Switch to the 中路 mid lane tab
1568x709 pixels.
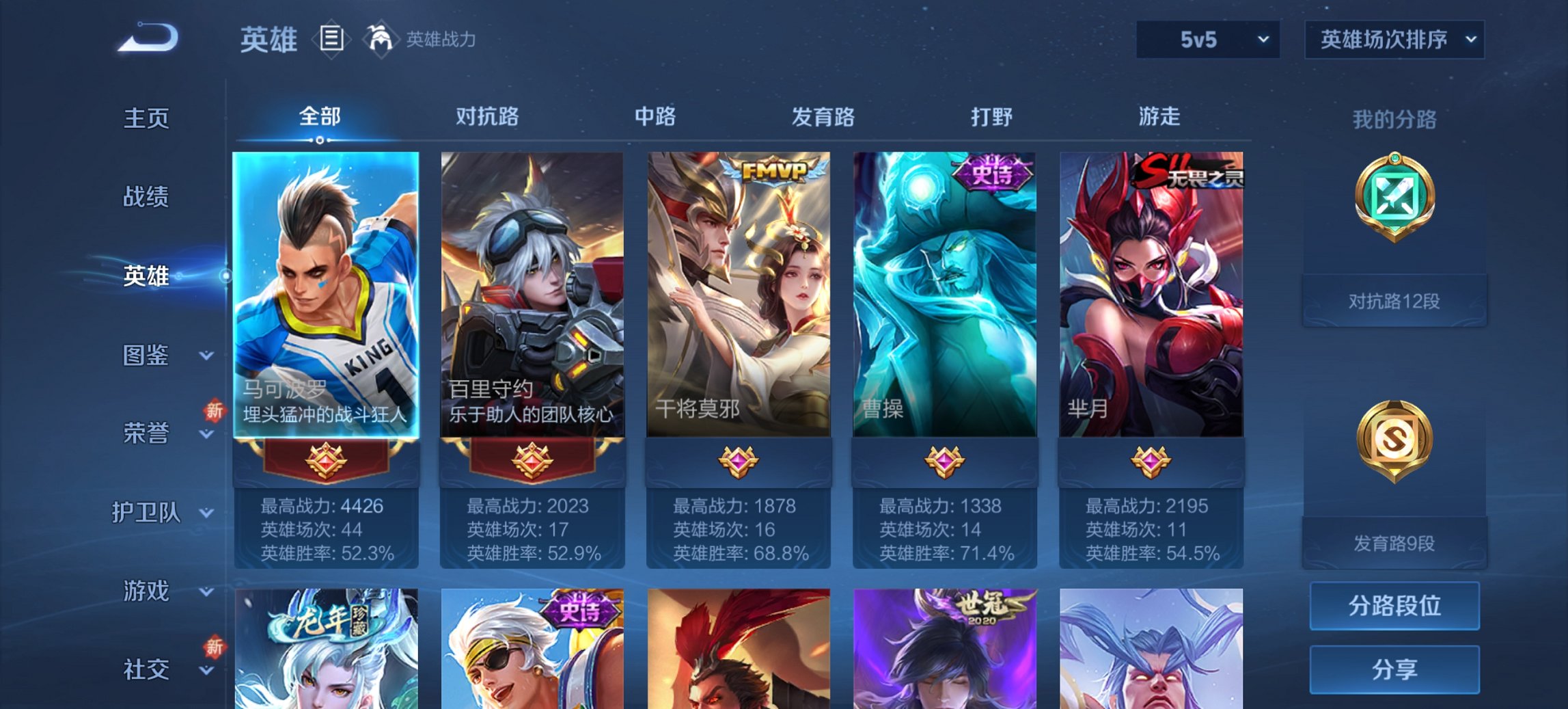(x=655, y=117)
